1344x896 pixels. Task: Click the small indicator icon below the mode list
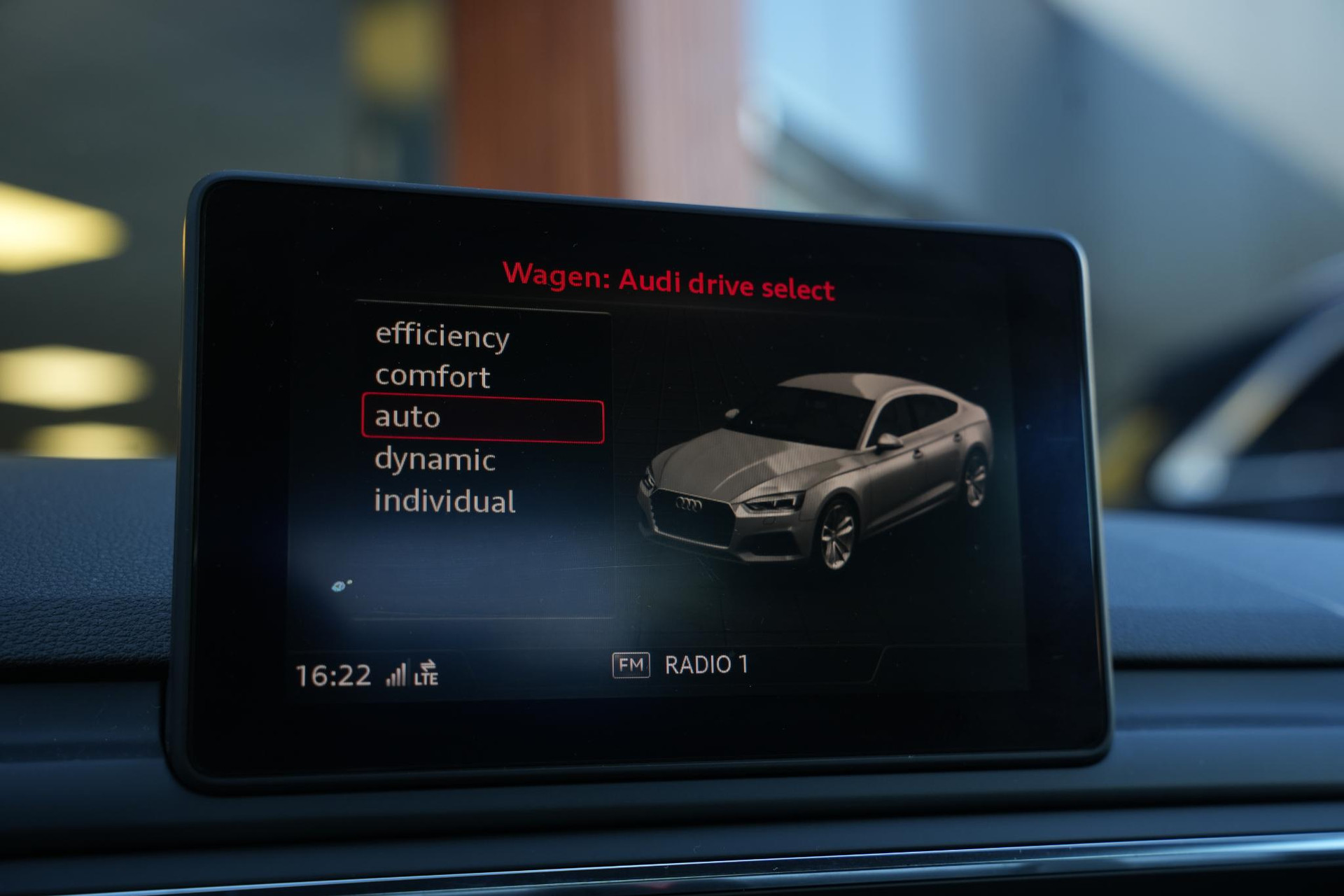(341, 583)
